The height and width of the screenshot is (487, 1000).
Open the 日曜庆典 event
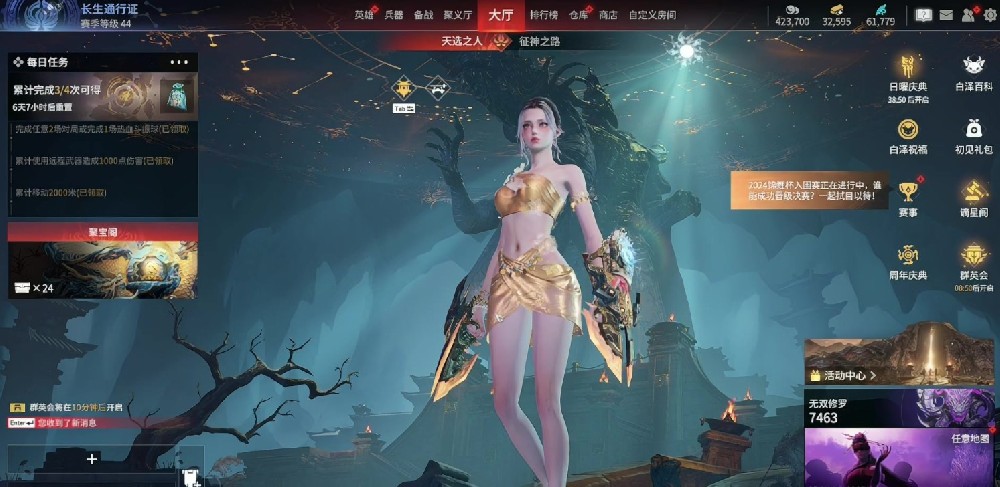pyautogui.click(x=908, y=70)
